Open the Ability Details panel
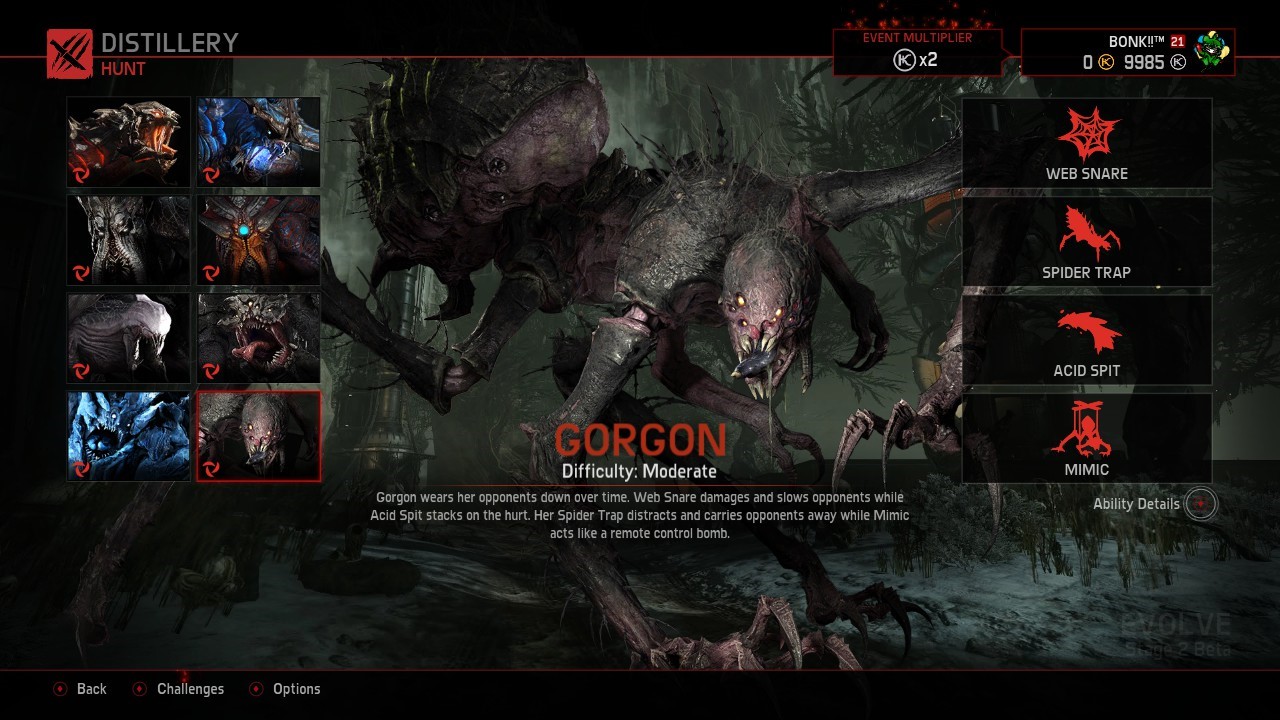This screenshot has width=1280, height=720. [1137, 504]
